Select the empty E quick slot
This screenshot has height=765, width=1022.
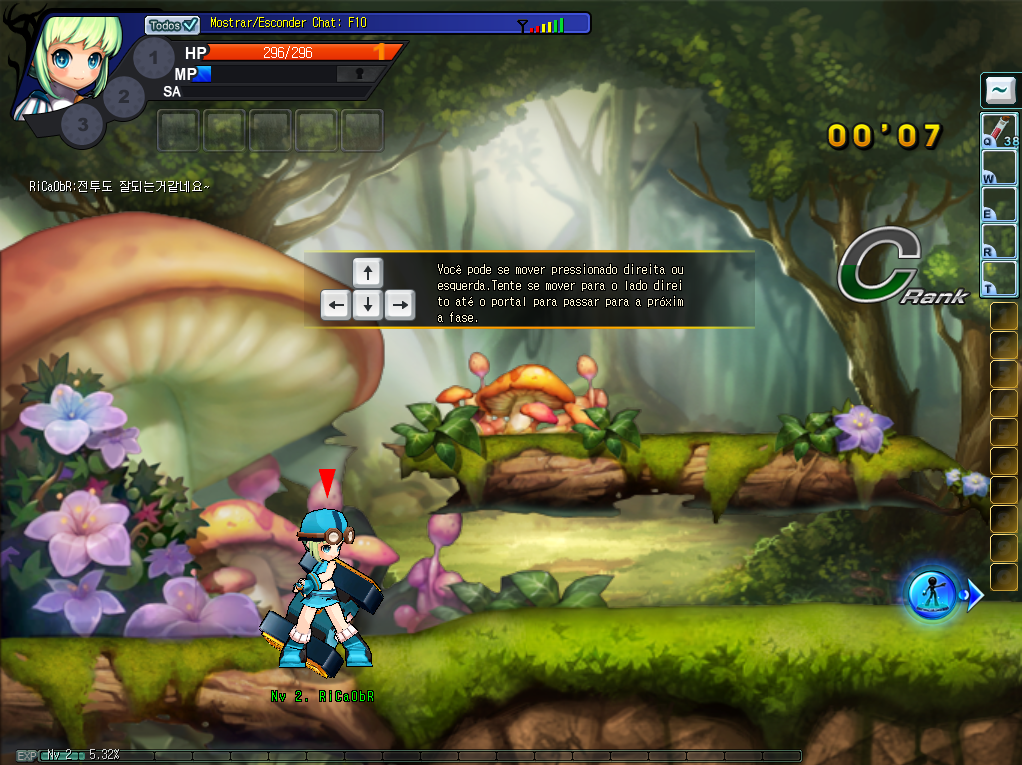pos(999,205)
